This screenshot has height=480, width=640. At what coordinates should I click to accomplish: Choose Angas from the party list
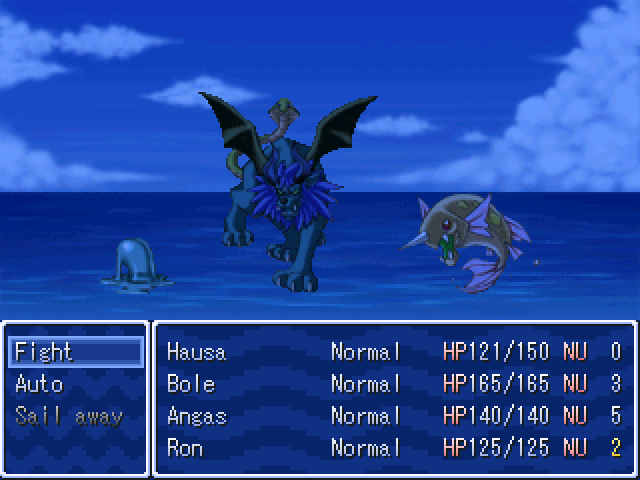pyautogui.click(x=394, y=416)
